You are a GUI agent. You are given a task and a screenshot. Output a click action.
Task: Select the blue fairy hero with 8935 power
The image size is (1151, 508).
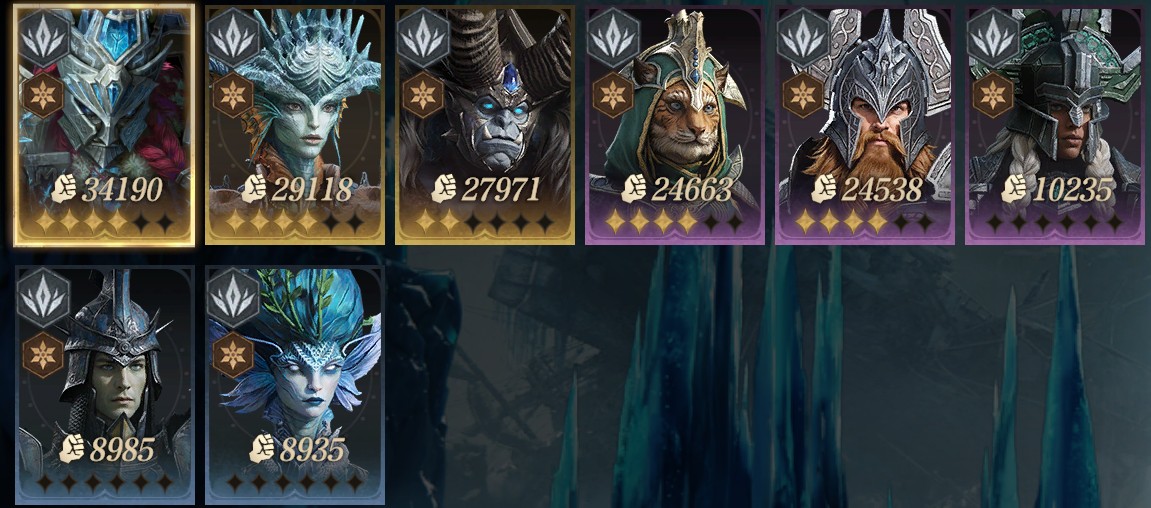[x=294, y=385]
